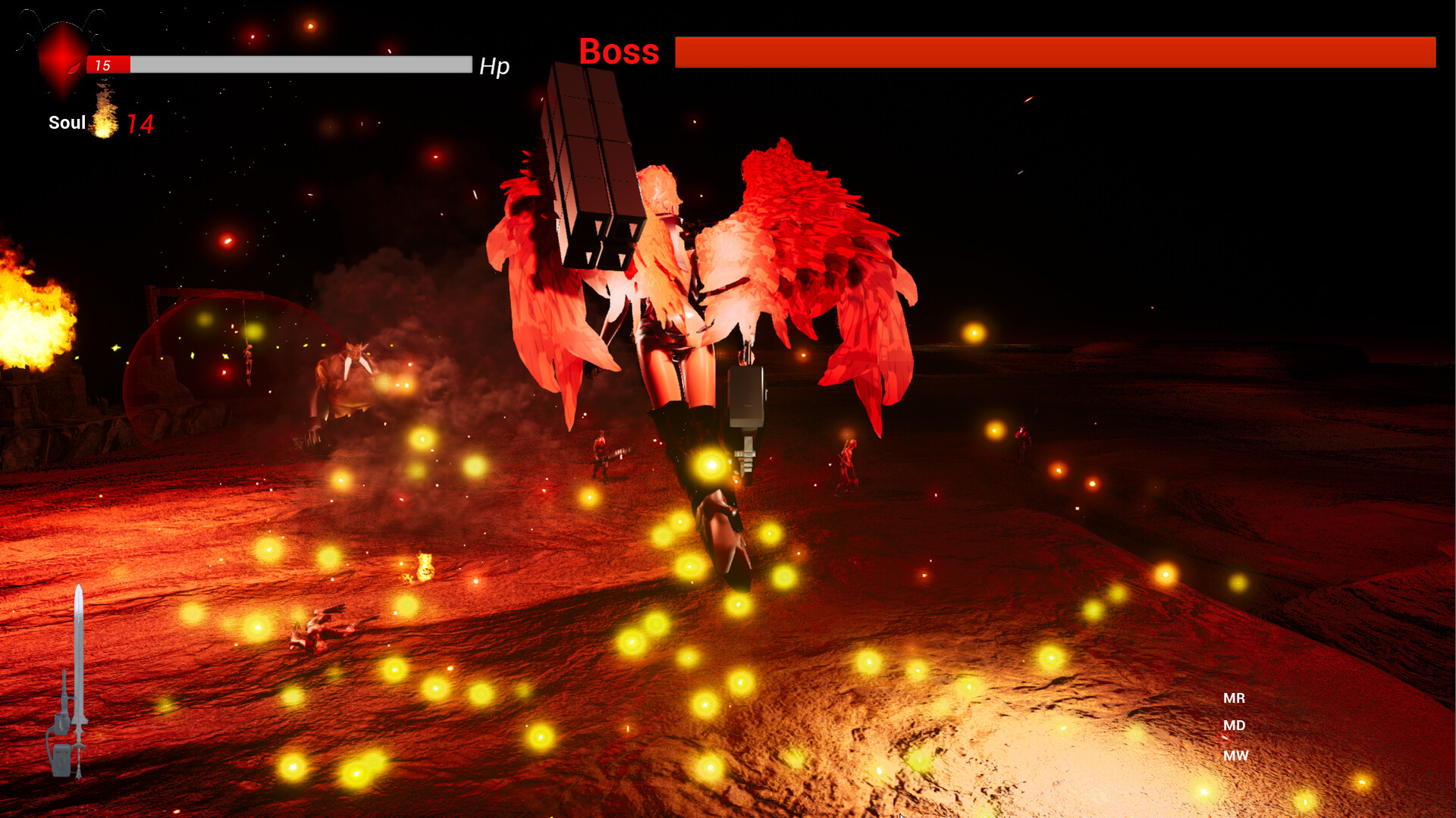Viewport: 1456px width, 818px height.
Task: Click the red HP number 15
Action: pos(105,64)
